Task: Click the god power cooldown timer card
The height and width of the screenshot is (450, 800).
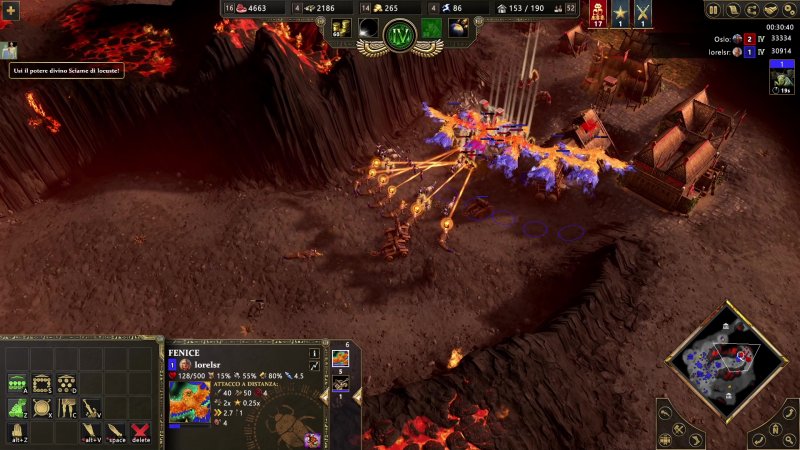Action: [x=781, y=78]
